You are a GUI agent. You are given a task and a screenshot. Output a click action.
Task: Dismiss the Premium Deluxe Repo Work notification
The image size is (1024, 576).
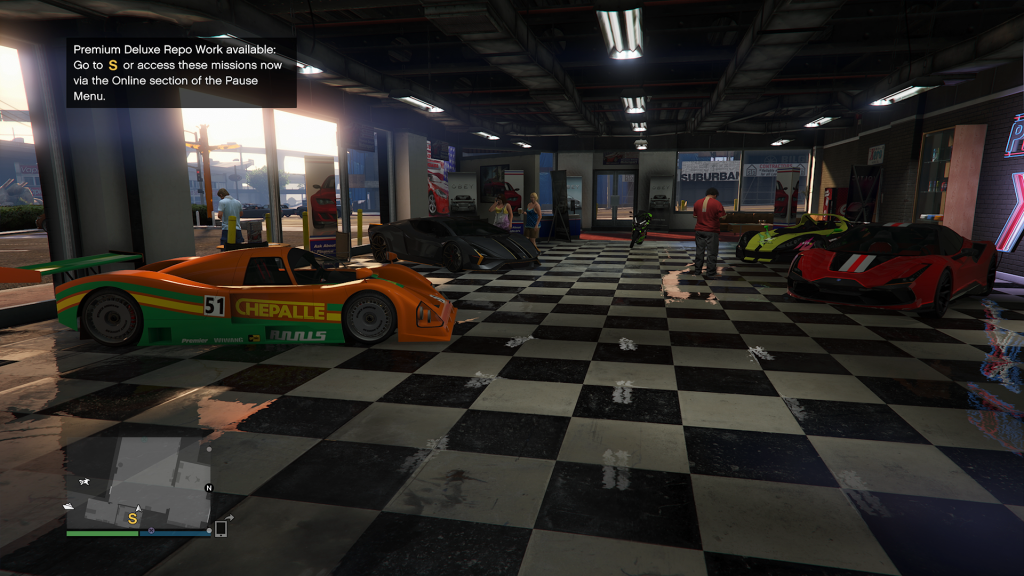181,73
